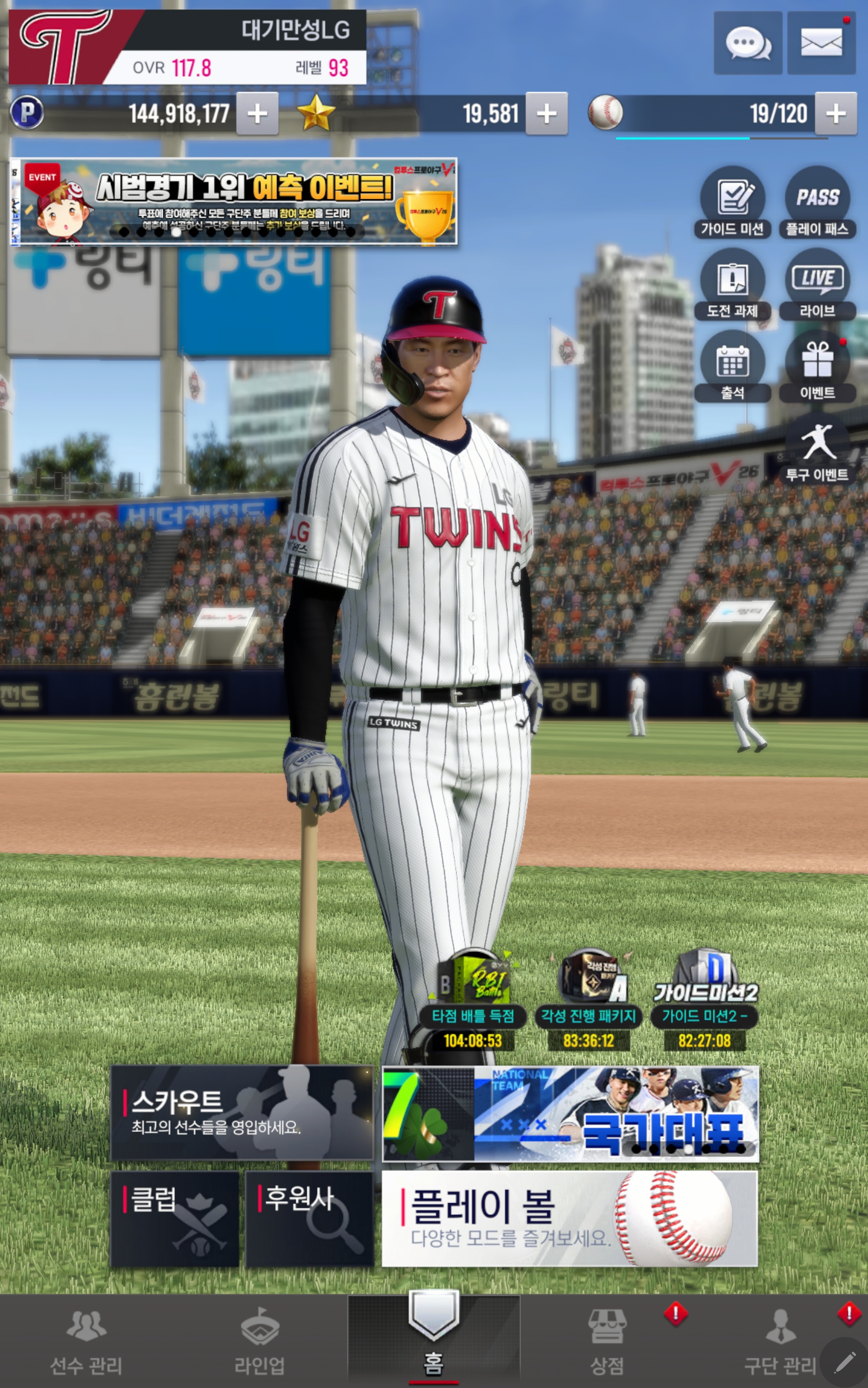Open the 출석 attendance calendar

[x=732, y=366]
